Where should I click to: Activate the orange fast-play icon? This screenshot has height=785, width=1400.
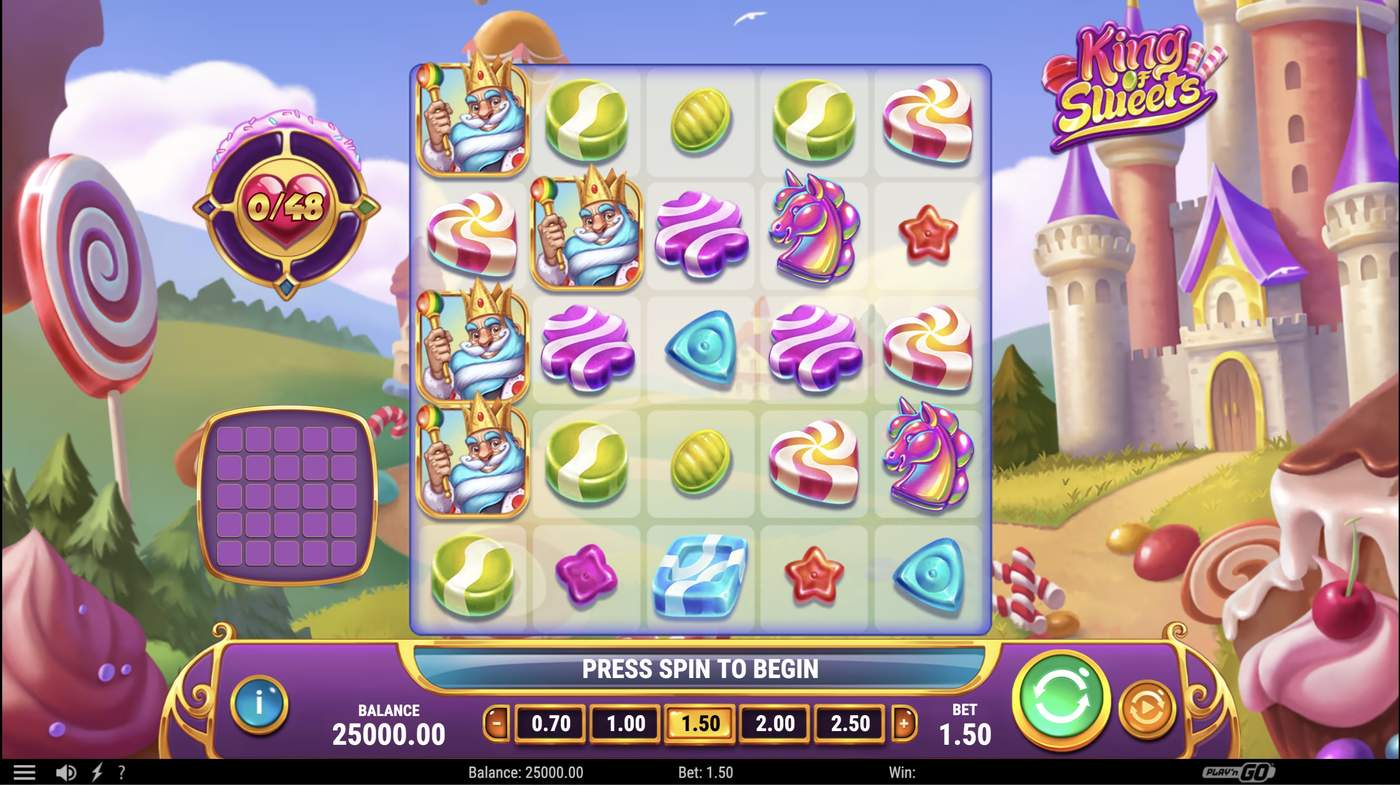click(x=1148, y=705)
